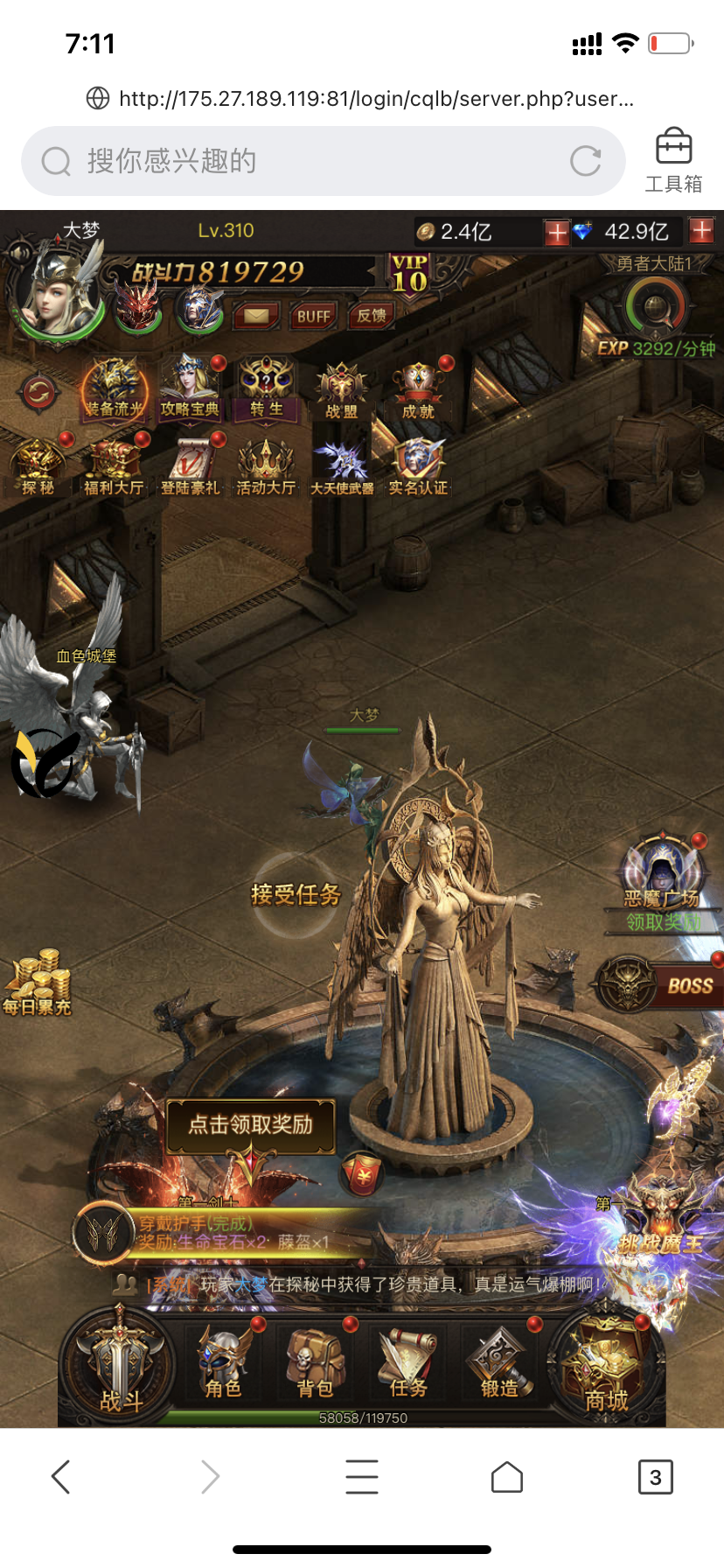The width and height of the screenshot is (724, 1568).
Task: Open the 锻造 forging menu
Action: [x=499, y=1364]
